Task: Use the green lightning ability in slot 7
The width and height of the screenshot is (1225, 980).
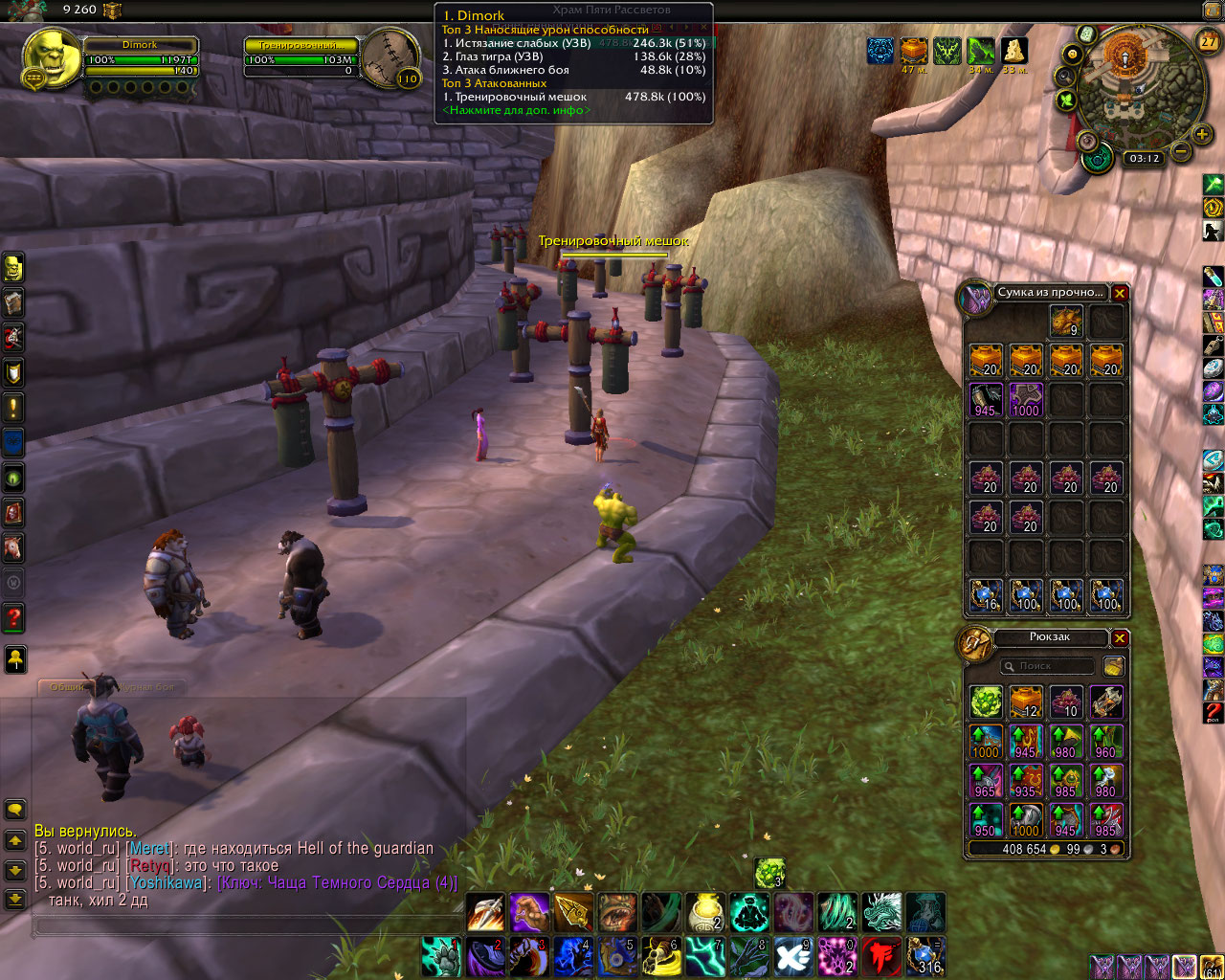Action: pyautogui.click(x=705, y=956)
